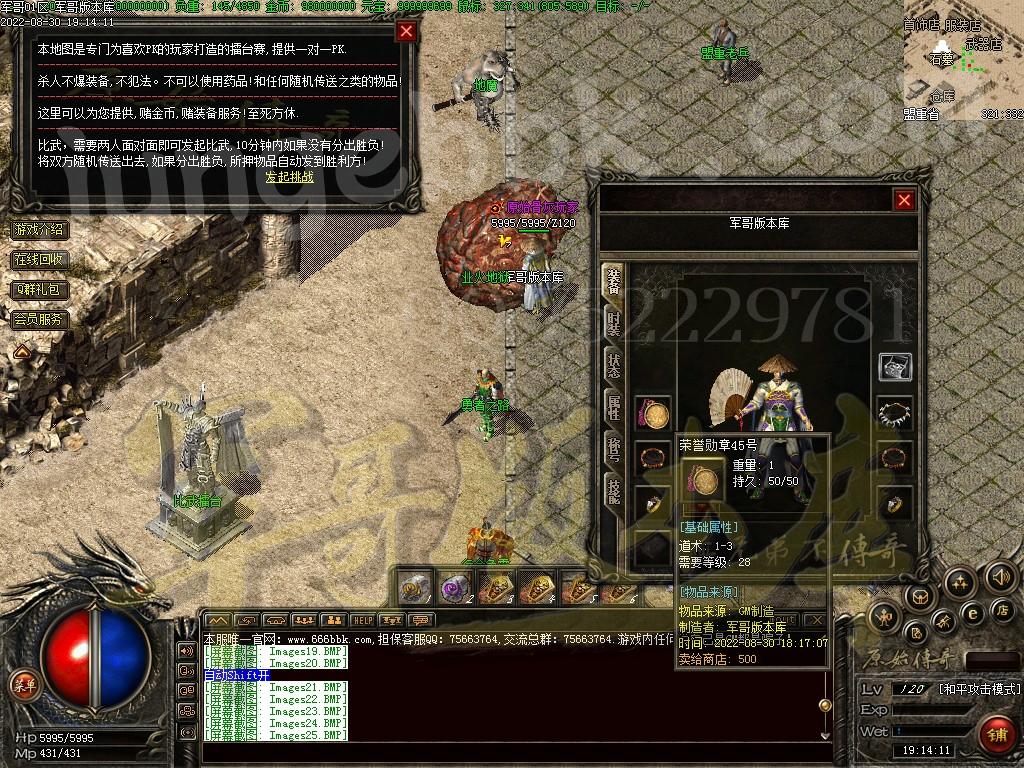Open the 会员服务 member services

[x=40, y=320]
